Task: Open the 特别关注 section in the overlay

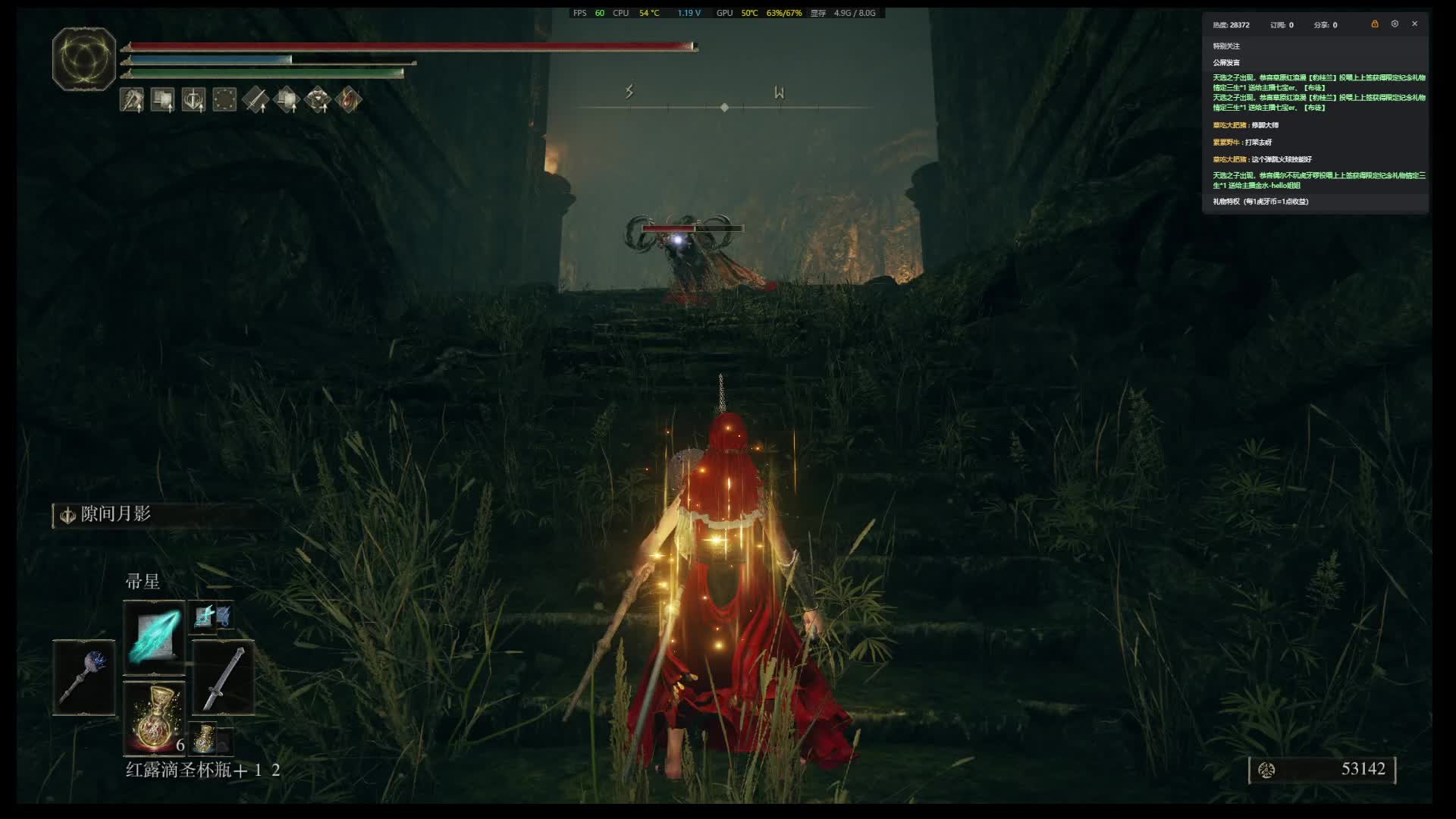Action: 1226,46
